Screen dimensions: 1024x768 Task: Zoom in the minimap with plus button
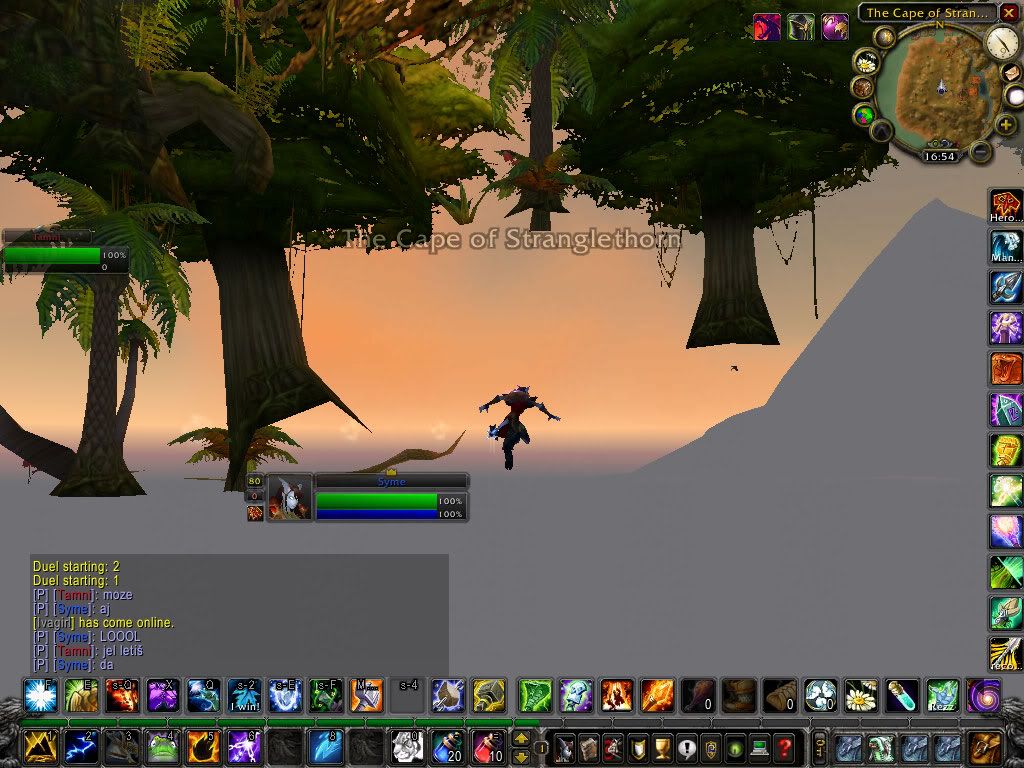pyautogui.click(x=1006, y=125)
